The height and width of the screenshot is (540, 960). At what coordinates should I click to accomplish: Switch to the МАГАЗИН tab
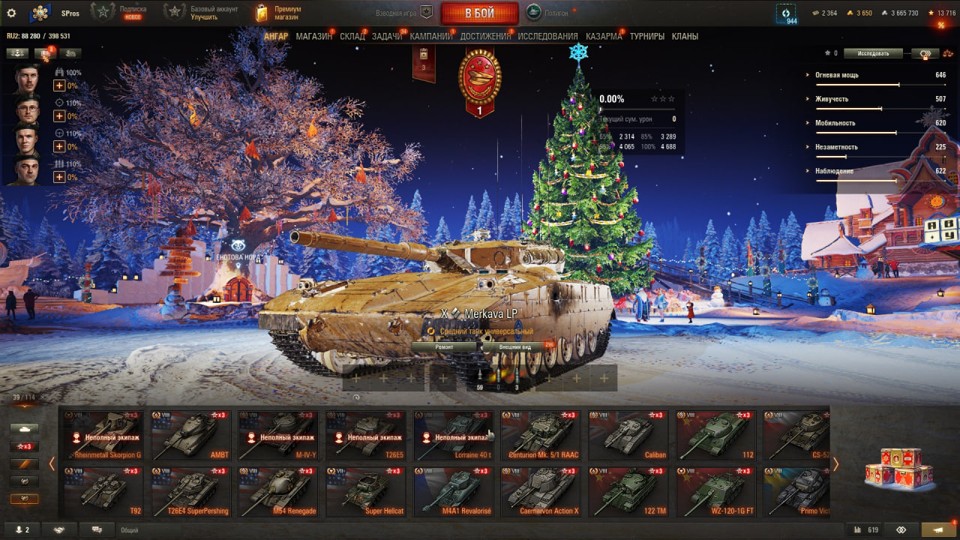314,36
